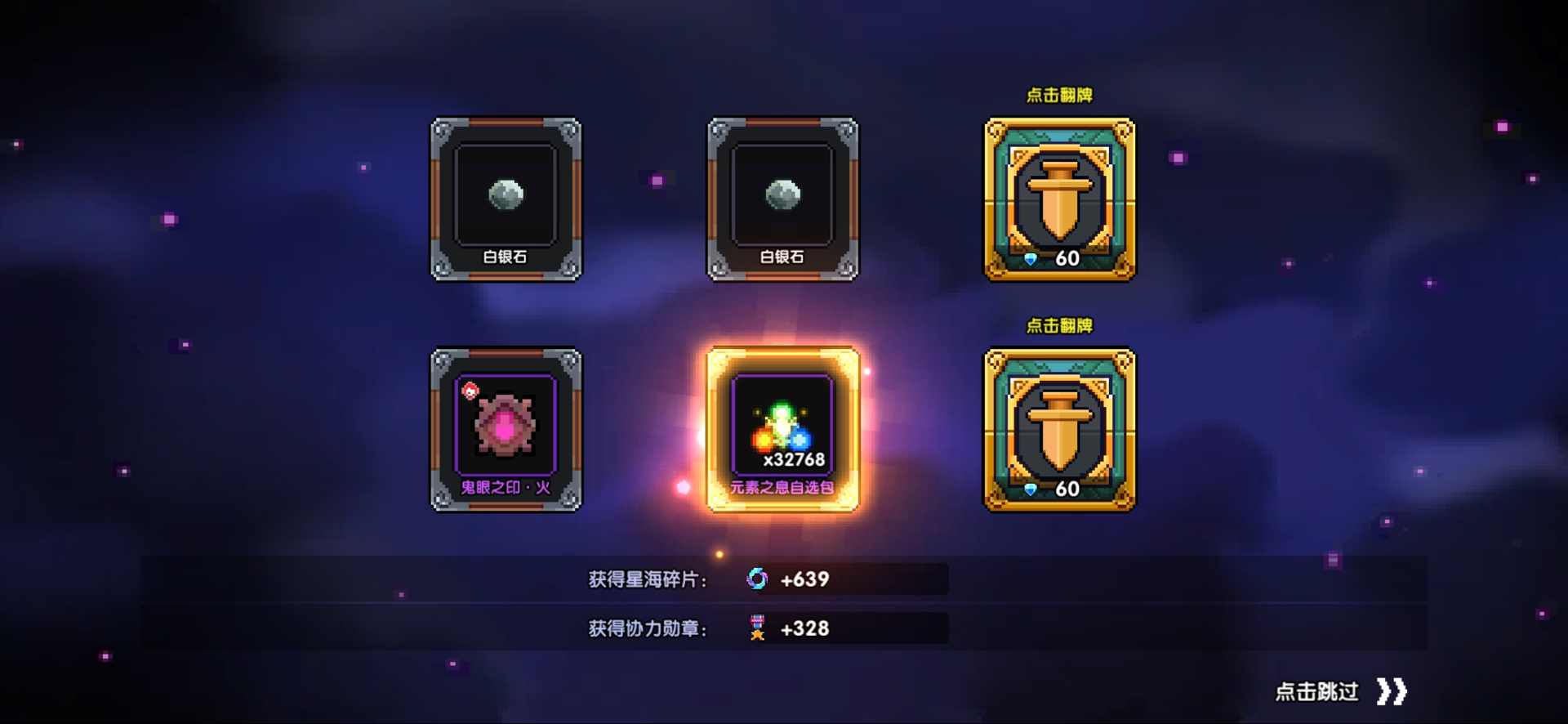Click the 星海碎片 currency icon next to +639
This screenshot has width=1568, height=724.
point(758,579)
